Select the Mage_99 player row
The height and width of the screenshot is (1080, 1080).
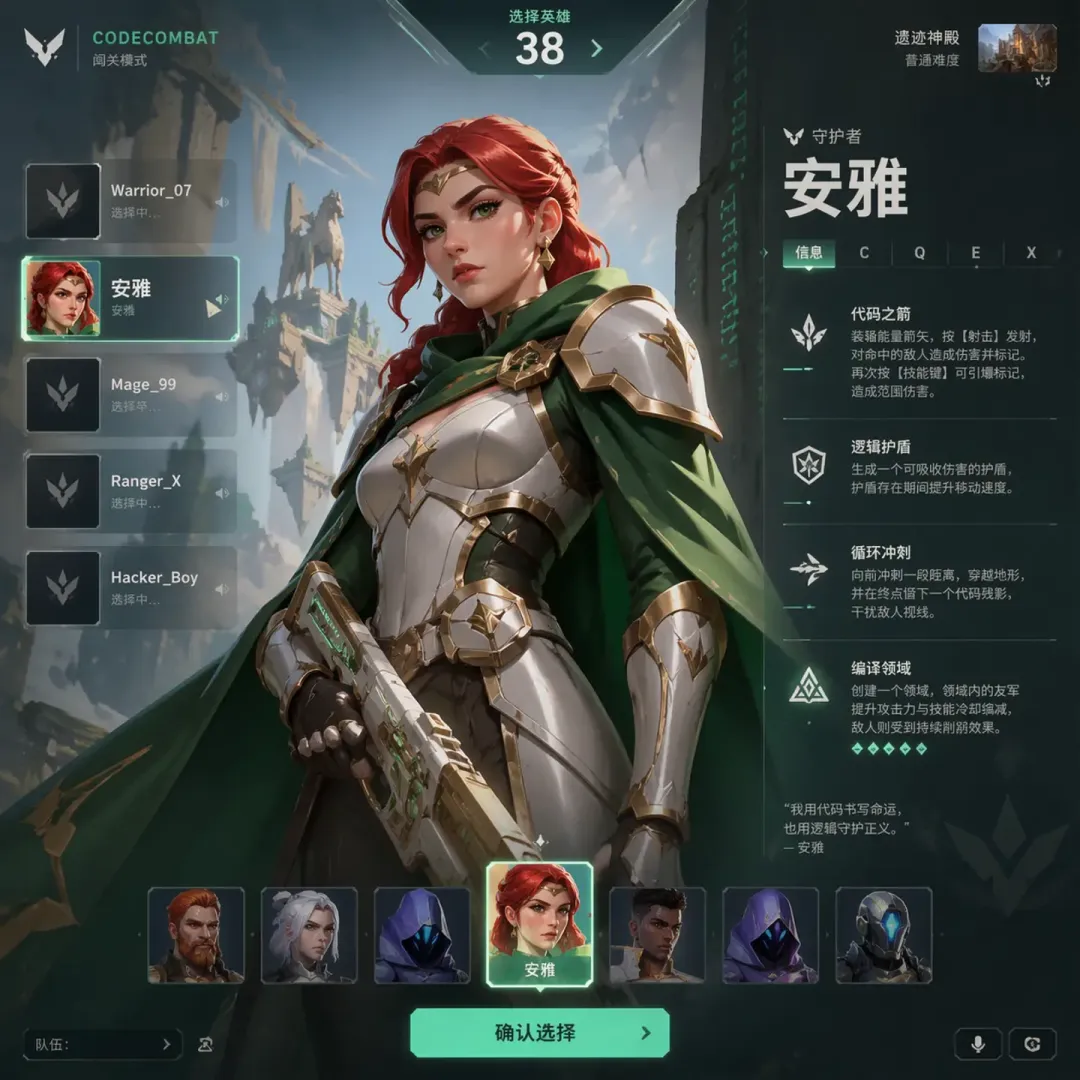130,394
